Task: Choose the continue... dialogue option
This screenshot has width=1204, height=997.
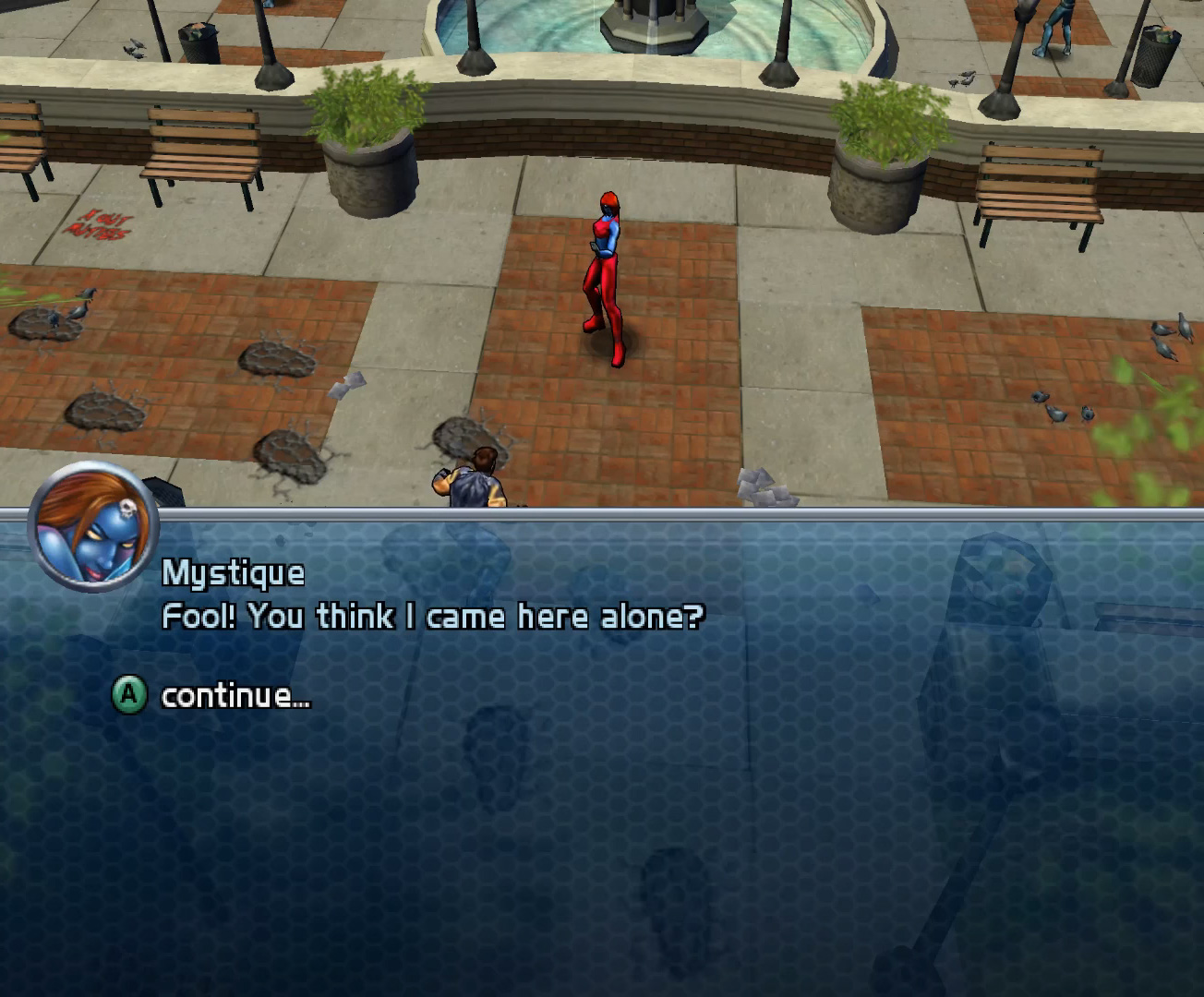Action: tap(235, 696)
